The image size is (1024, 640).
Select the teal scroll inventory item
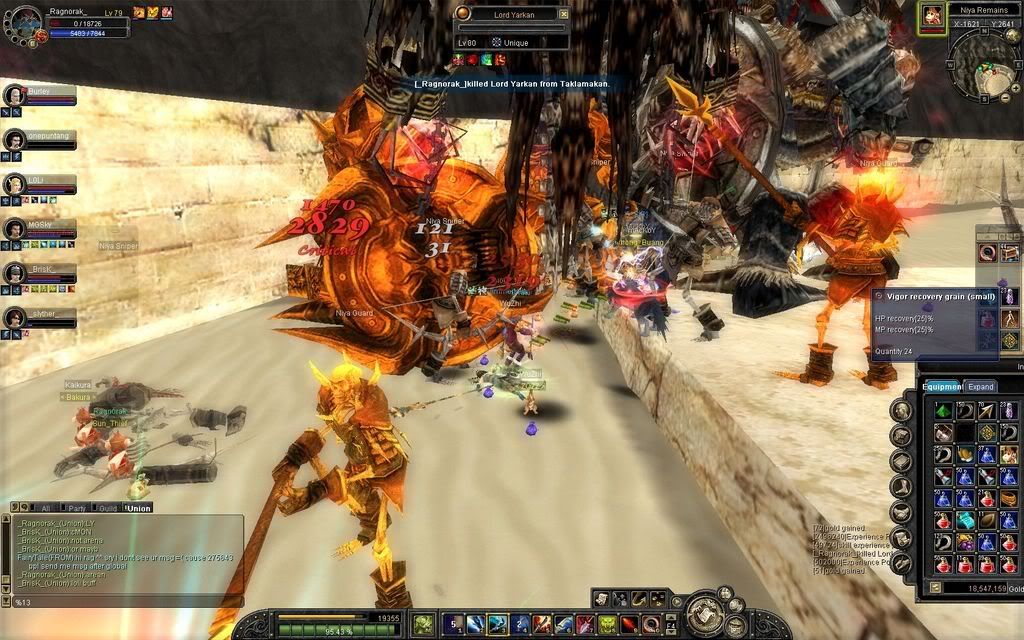(x=965, y=519)
